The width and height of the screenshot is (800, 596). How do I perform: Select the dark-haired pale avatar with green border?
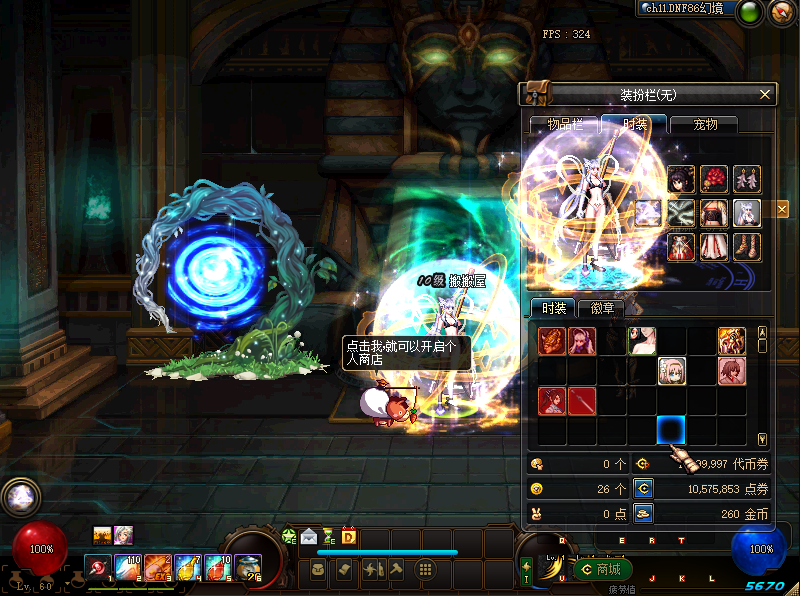tap(642, 341)
